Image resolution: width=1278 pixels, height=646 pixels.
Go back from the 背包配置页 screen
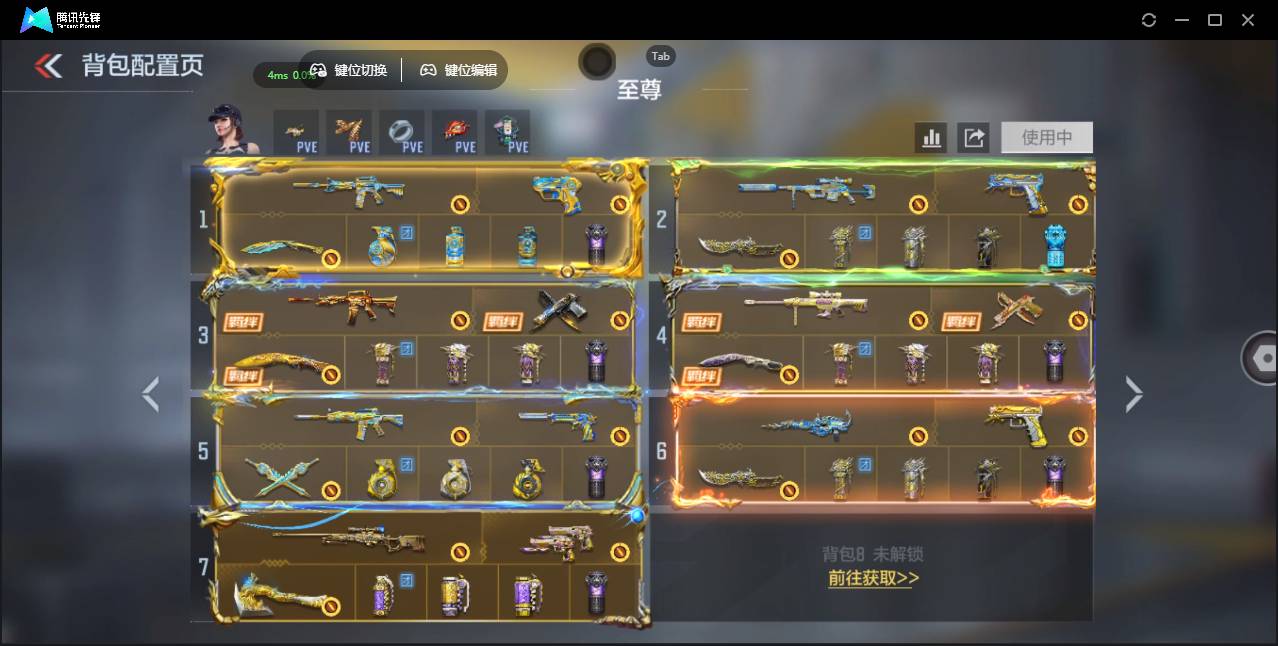(x=48, y=66)
